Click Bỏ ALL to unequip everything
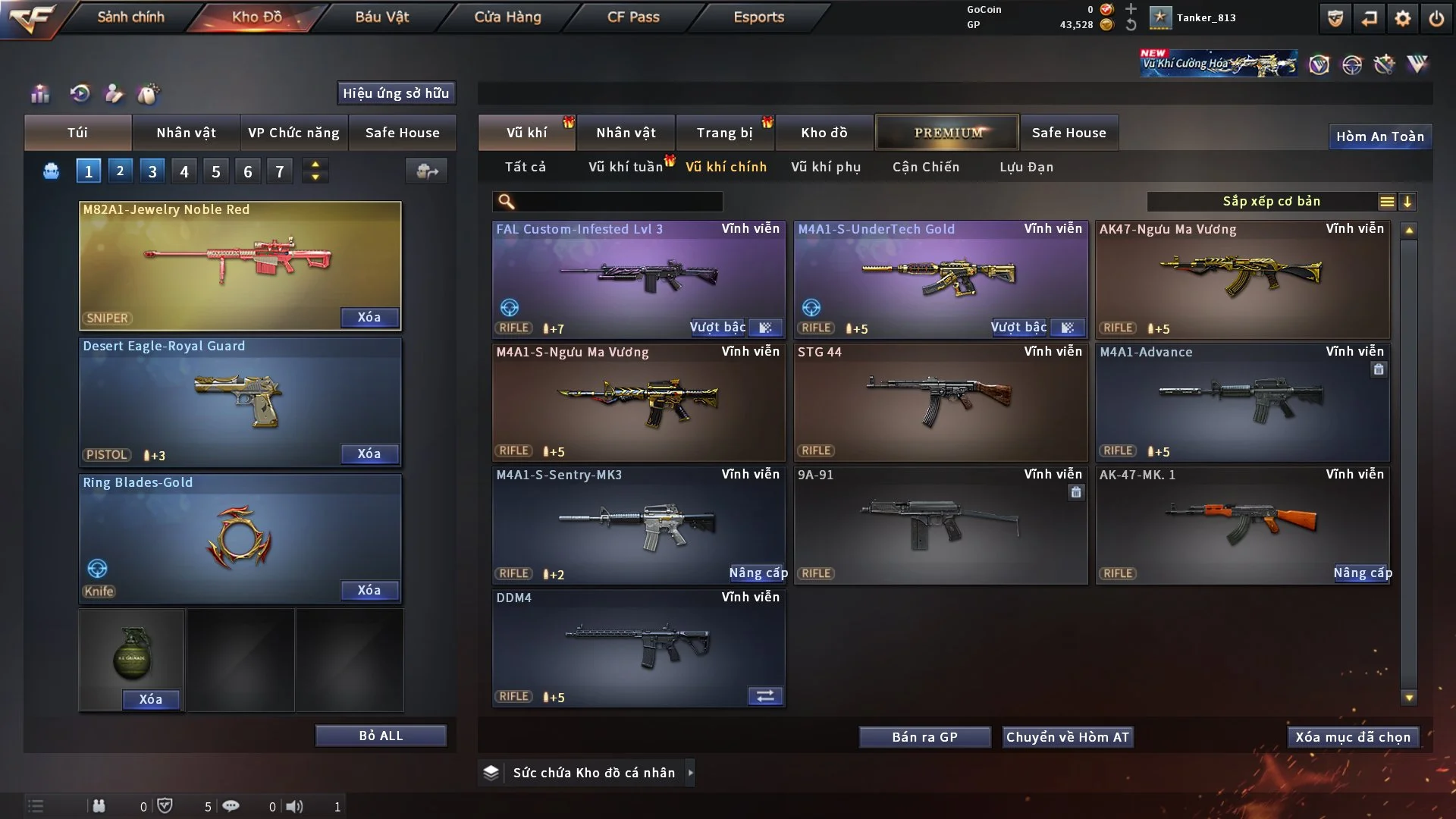 click(x=381, y=736)
